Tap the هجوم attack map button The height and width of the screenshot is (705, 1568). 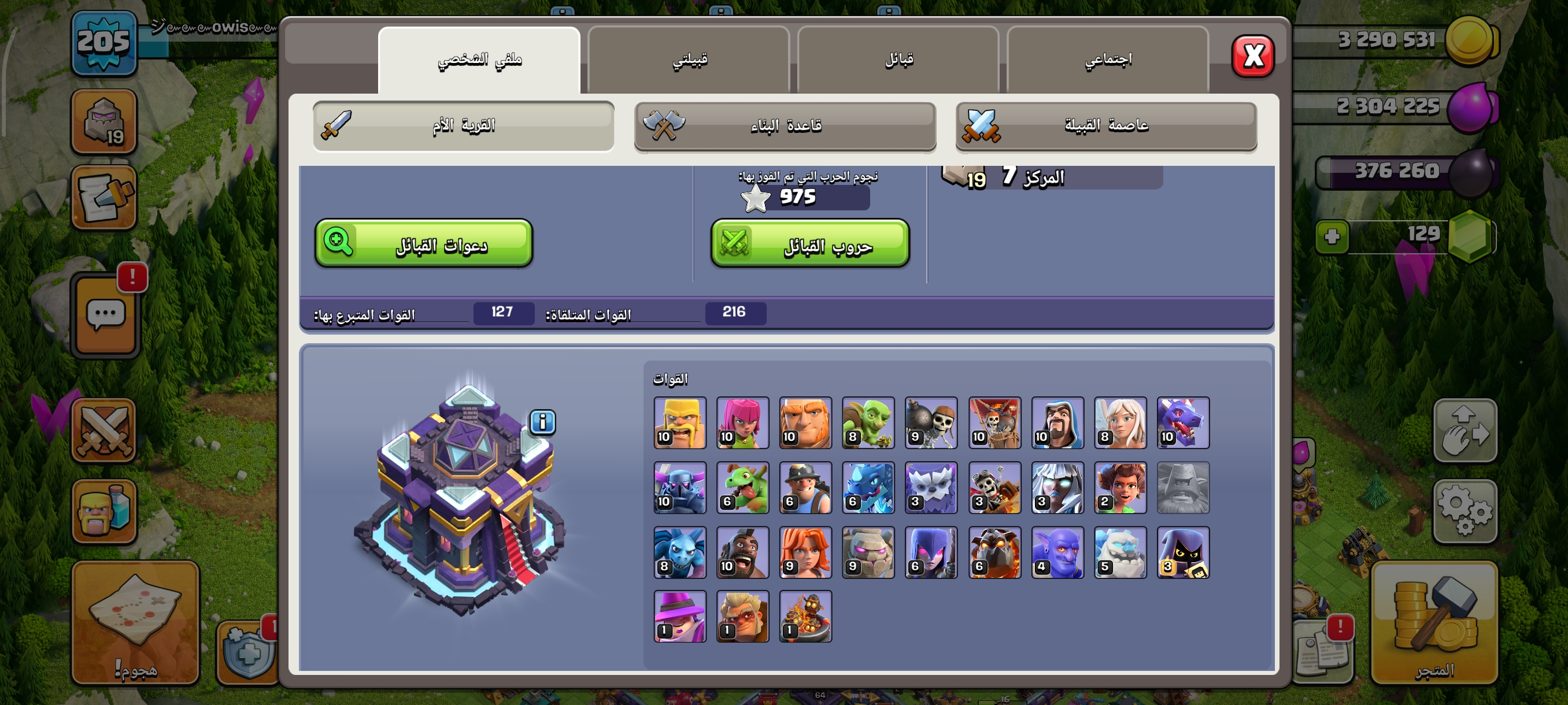coord(135,622)
